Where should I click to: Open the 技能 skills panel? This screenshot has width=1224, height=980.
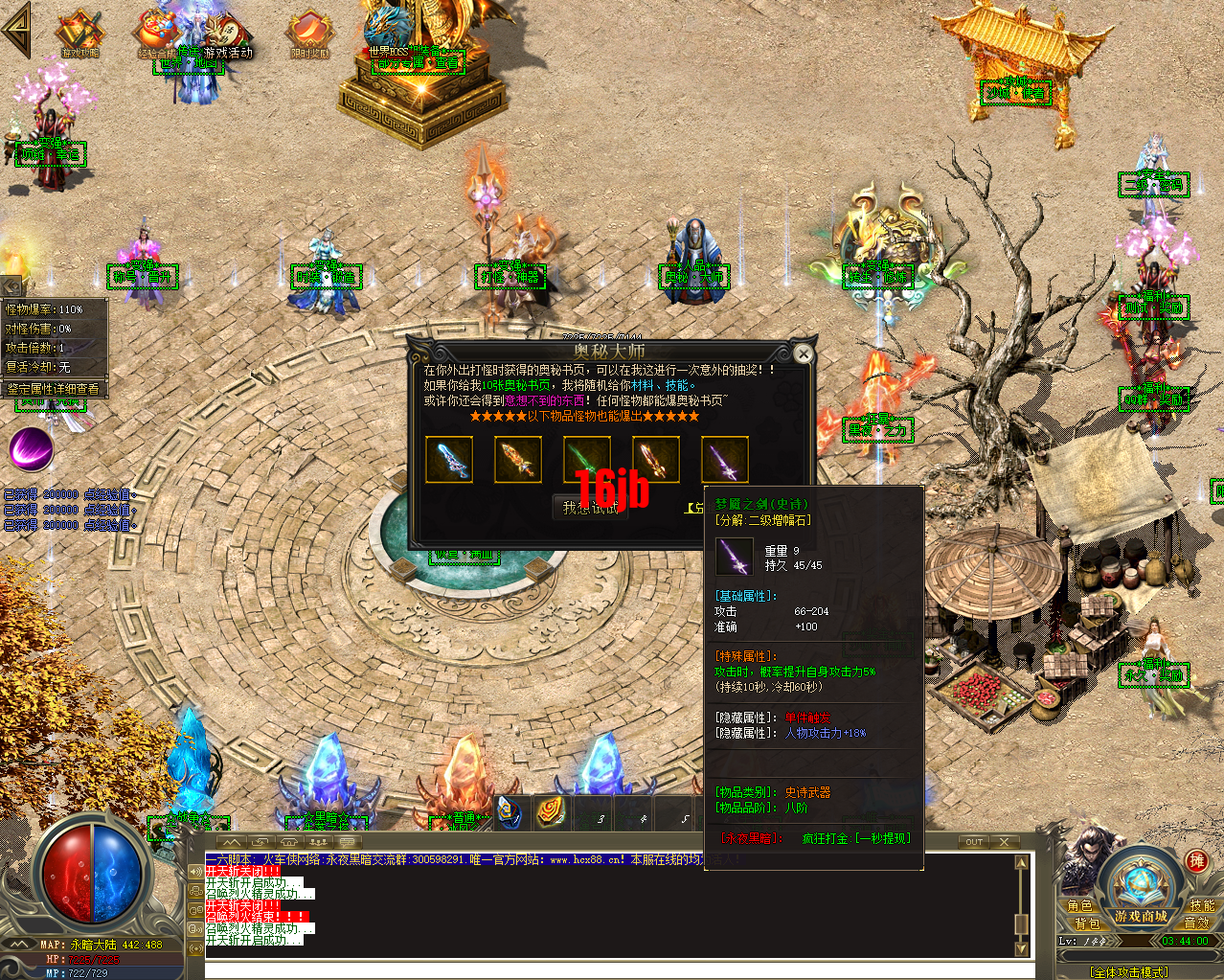tap(1202, 905)
